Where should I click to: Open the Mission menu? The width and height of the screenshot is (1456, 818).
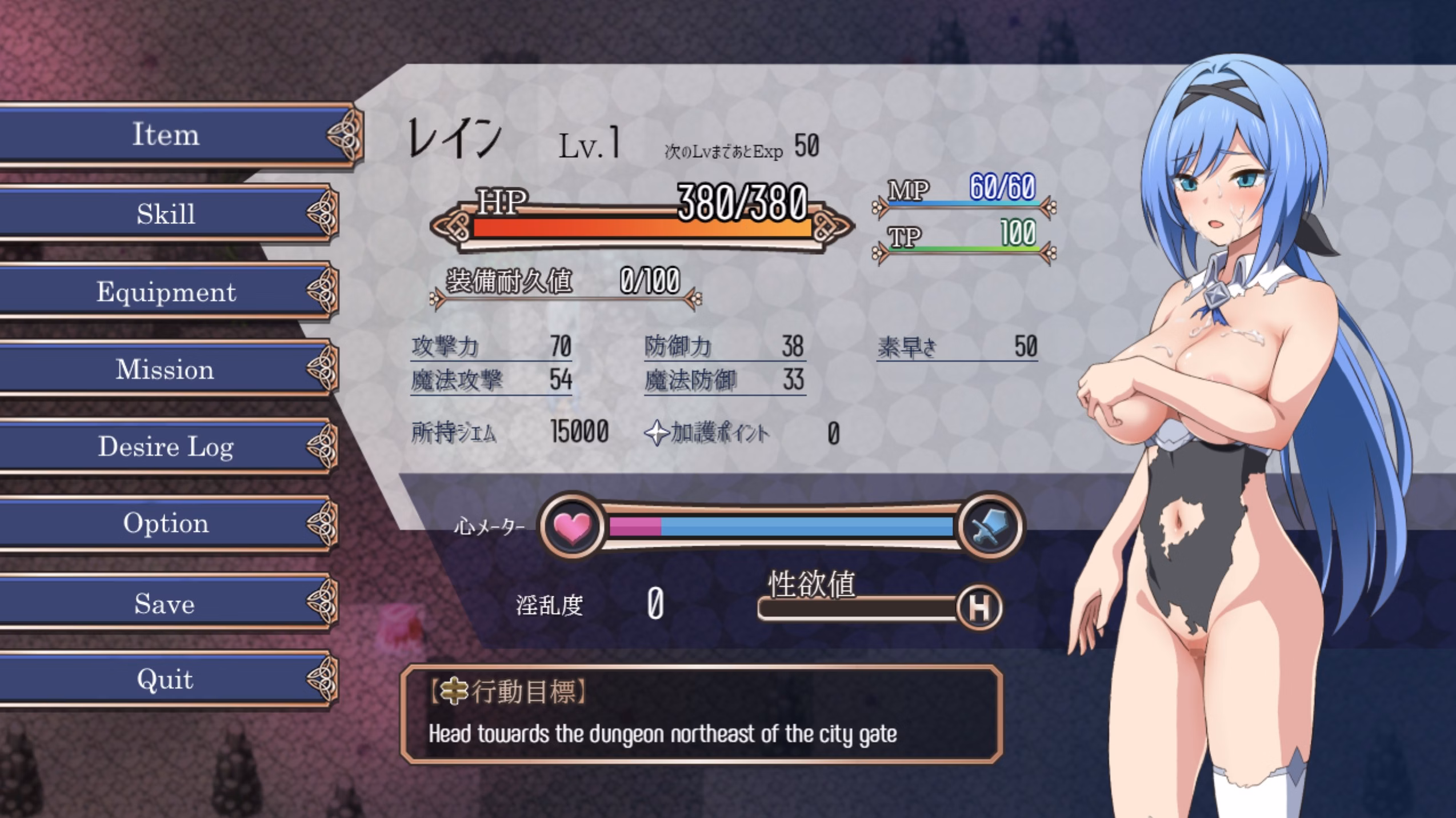164,370
